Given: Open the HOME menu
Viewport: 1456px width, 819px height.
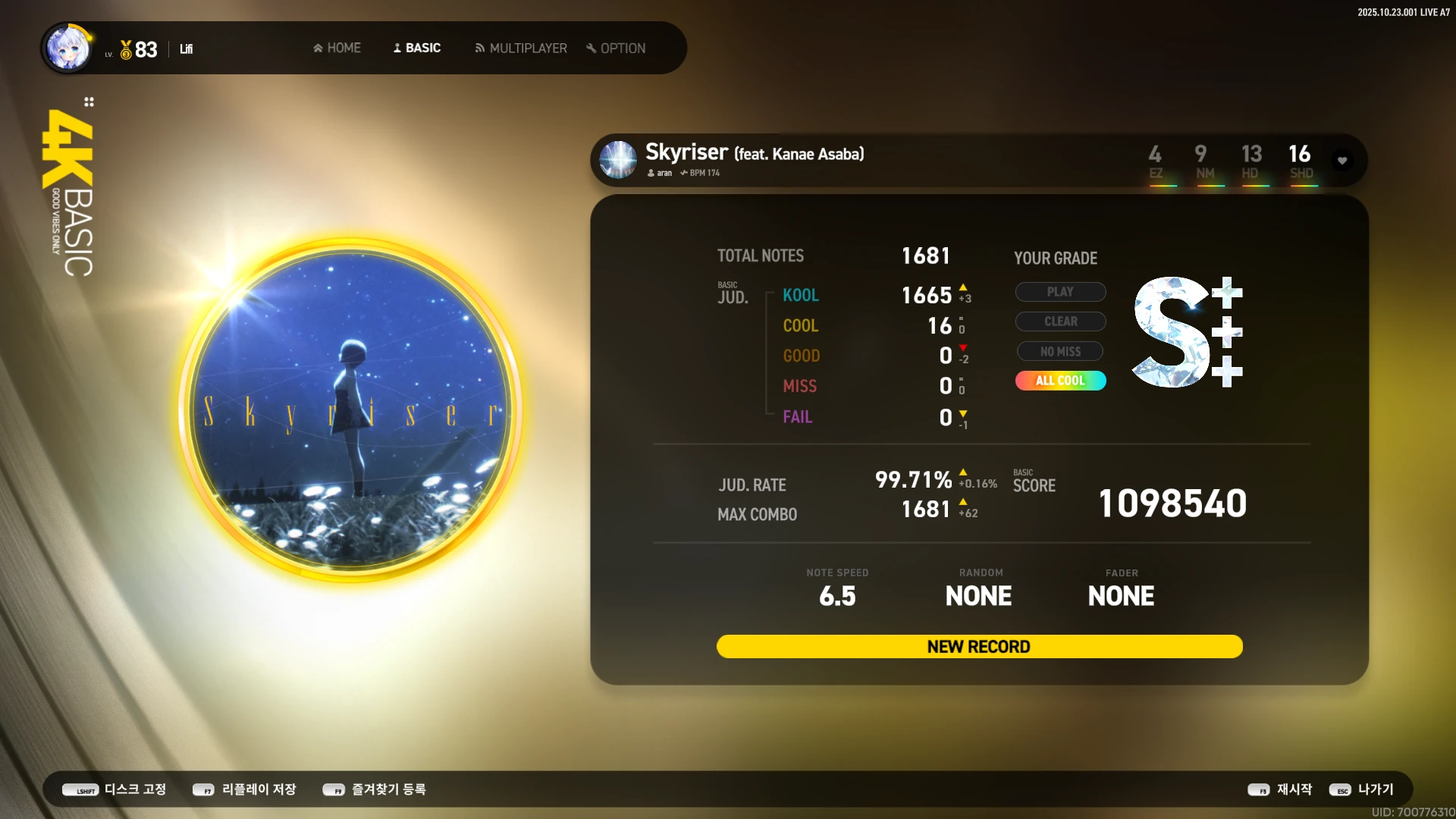Looking at the screenshot, I should [337, 48].
